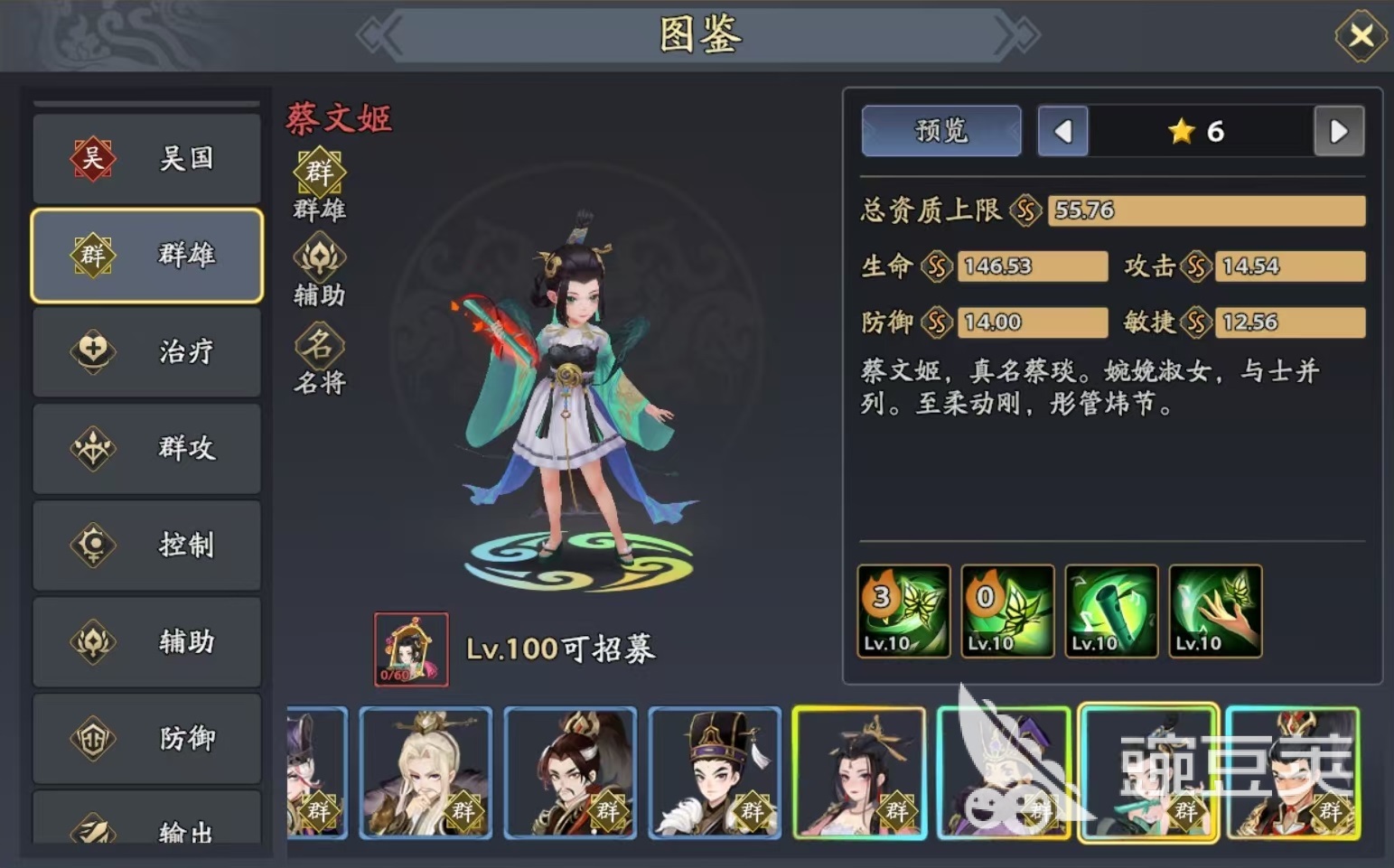The height and width of the screenshot is (868, 1394).
Task: Select the blonde-haired hero portrait
Action: pyautogui.click(x=426, y=772)
